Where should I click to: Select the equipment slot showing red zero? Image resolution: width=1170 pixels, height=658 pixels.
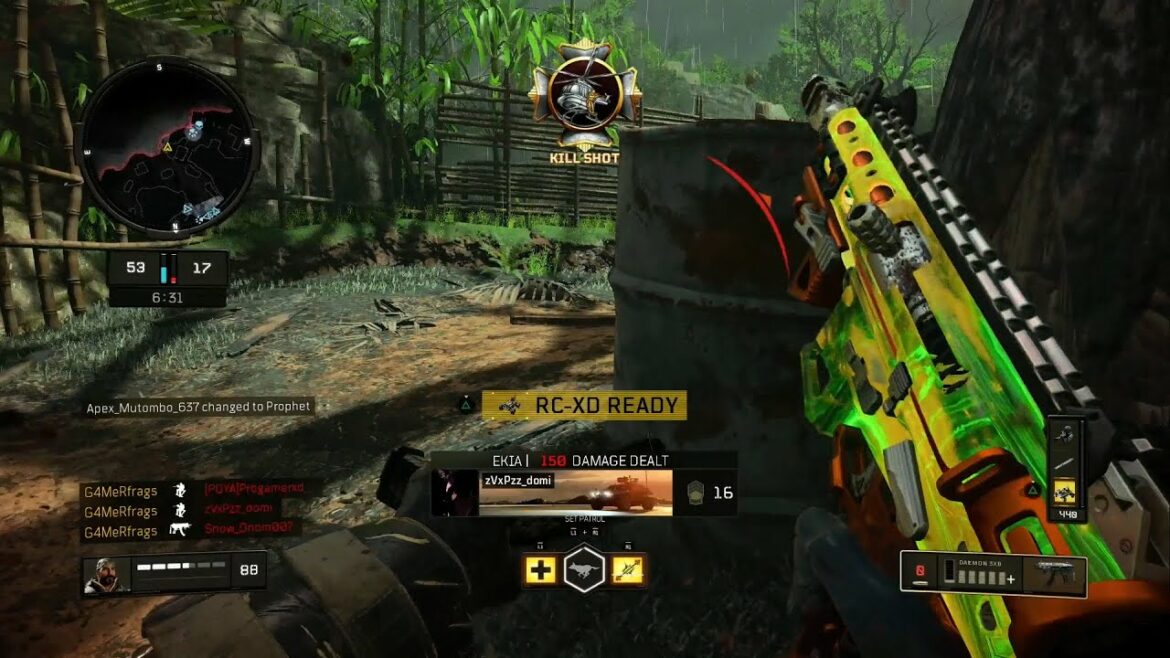tap(920, 574)
